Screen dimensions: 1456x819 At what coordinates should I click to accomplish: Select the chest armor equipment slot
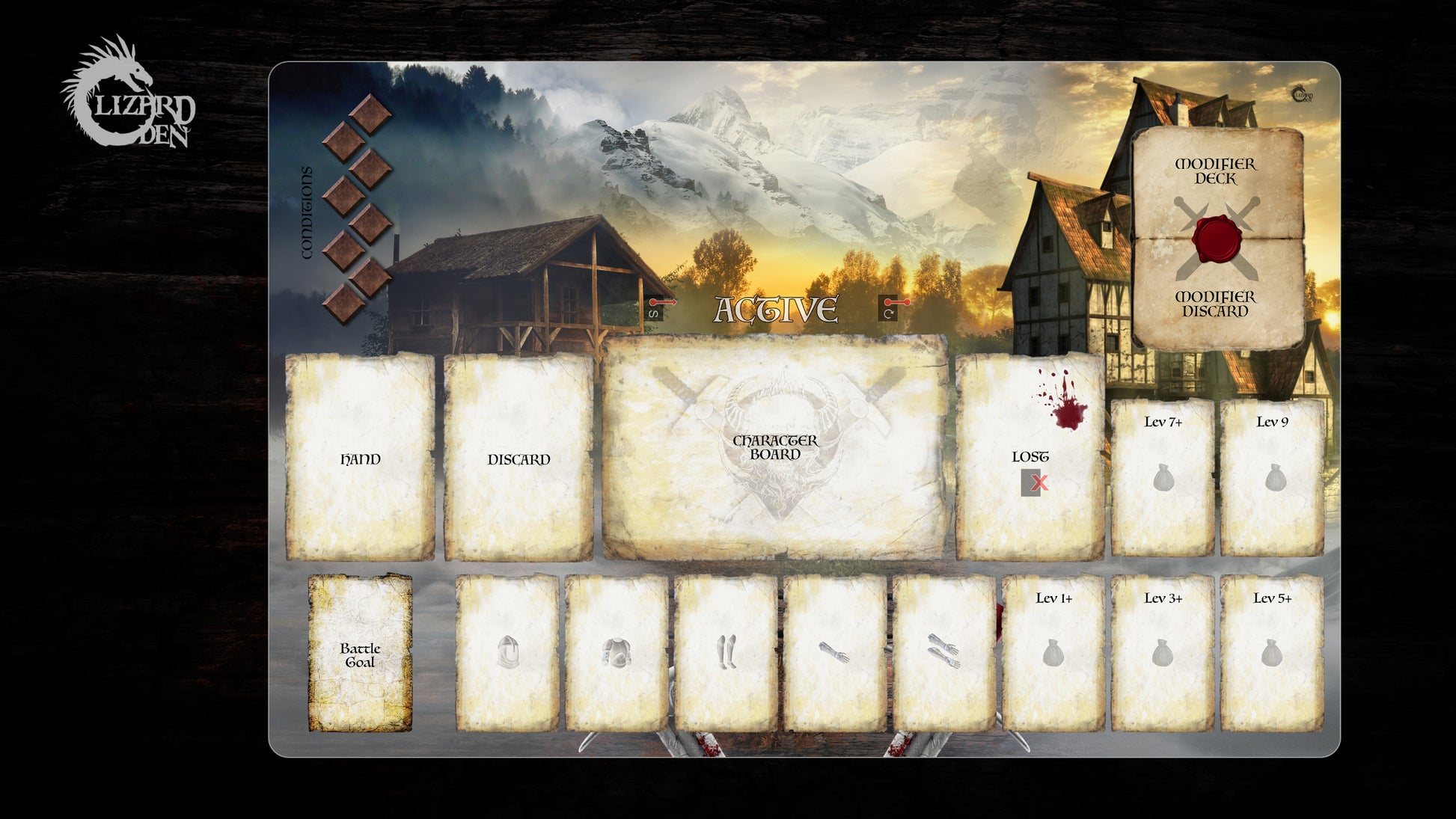pyautogui.click(x=617, y=653)
